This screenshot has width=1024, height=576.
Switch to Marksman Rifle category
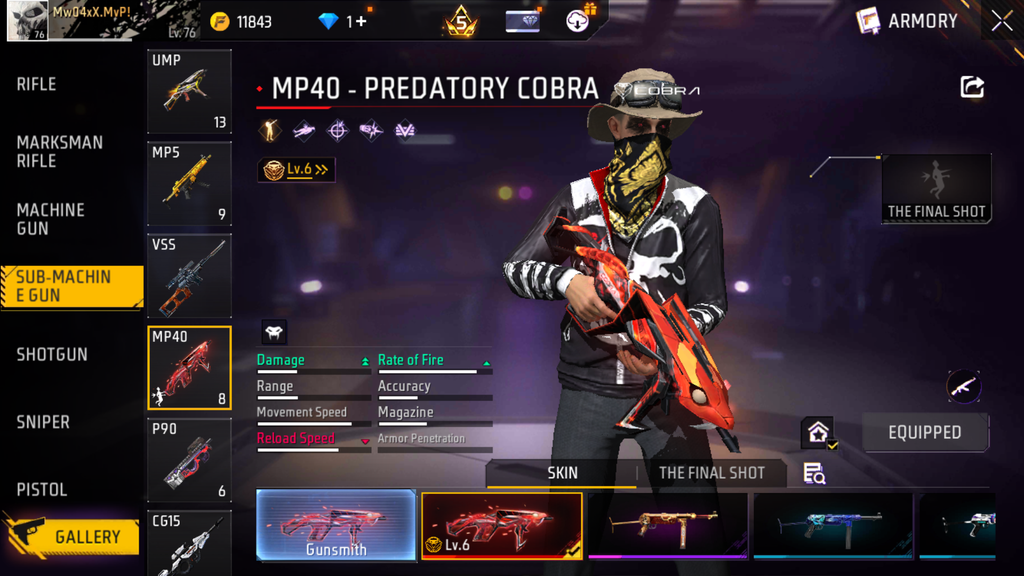[59, 151]
